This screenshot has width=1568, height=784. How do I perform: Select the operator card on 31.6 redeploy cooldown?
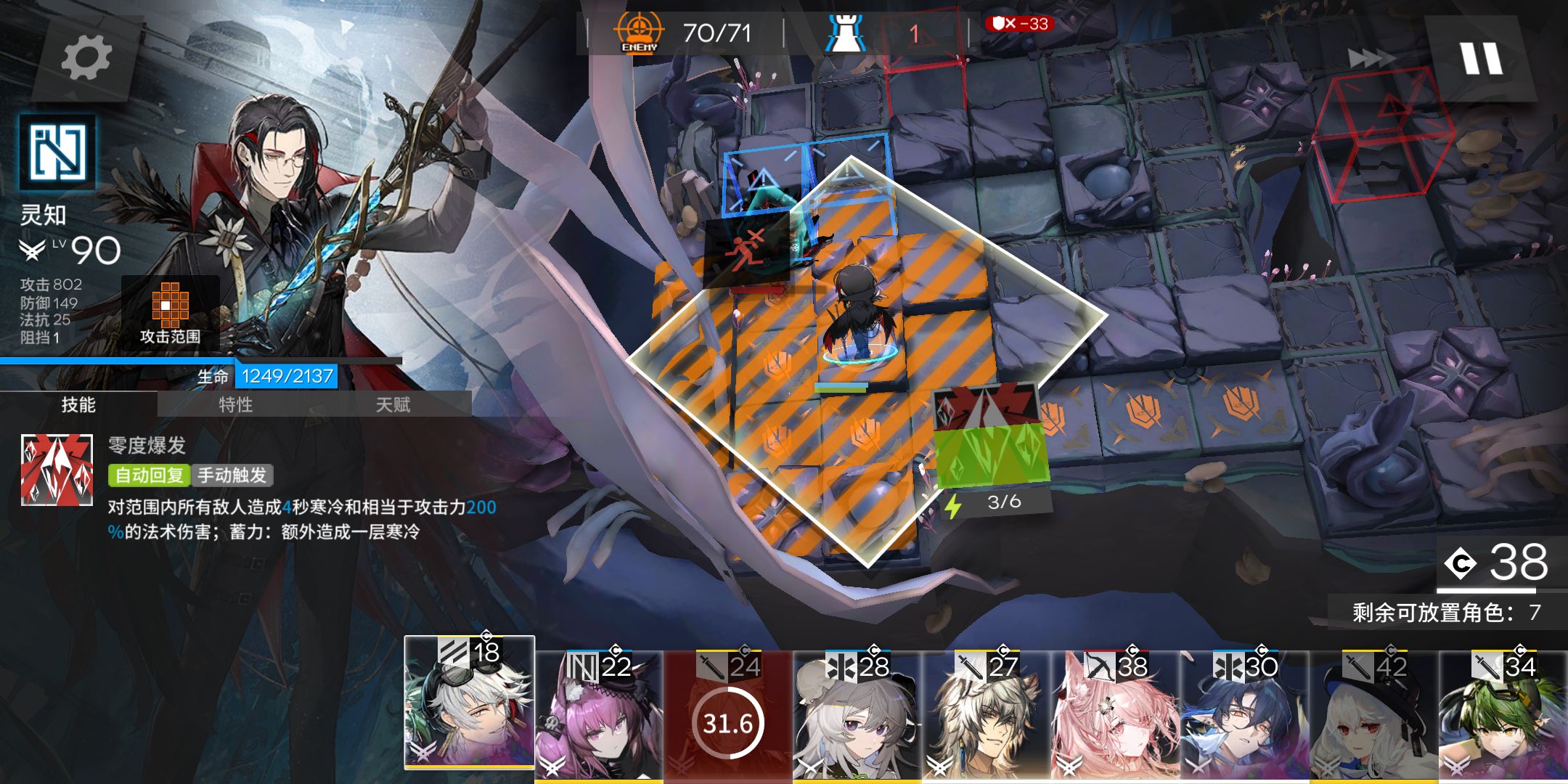click(x=728, y=715)
